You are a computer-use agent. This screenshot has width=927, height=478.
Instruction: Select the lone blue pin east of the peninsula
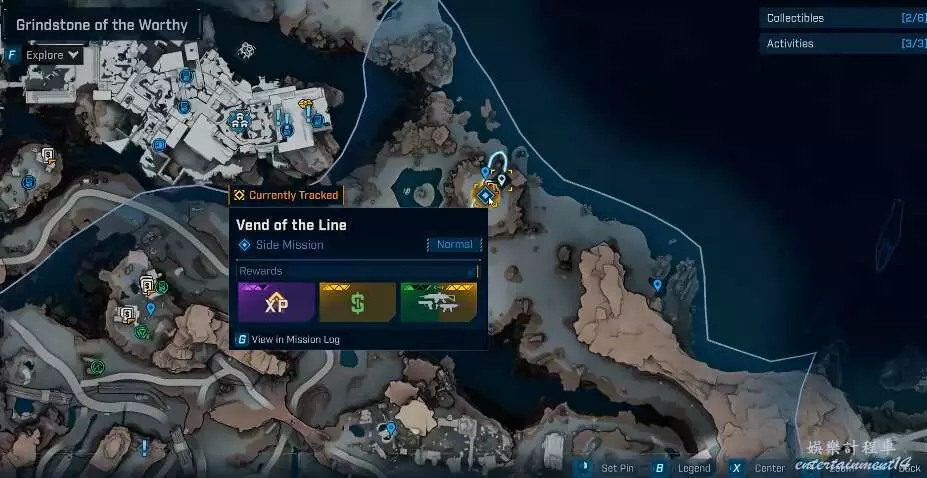tap(657, 286)
